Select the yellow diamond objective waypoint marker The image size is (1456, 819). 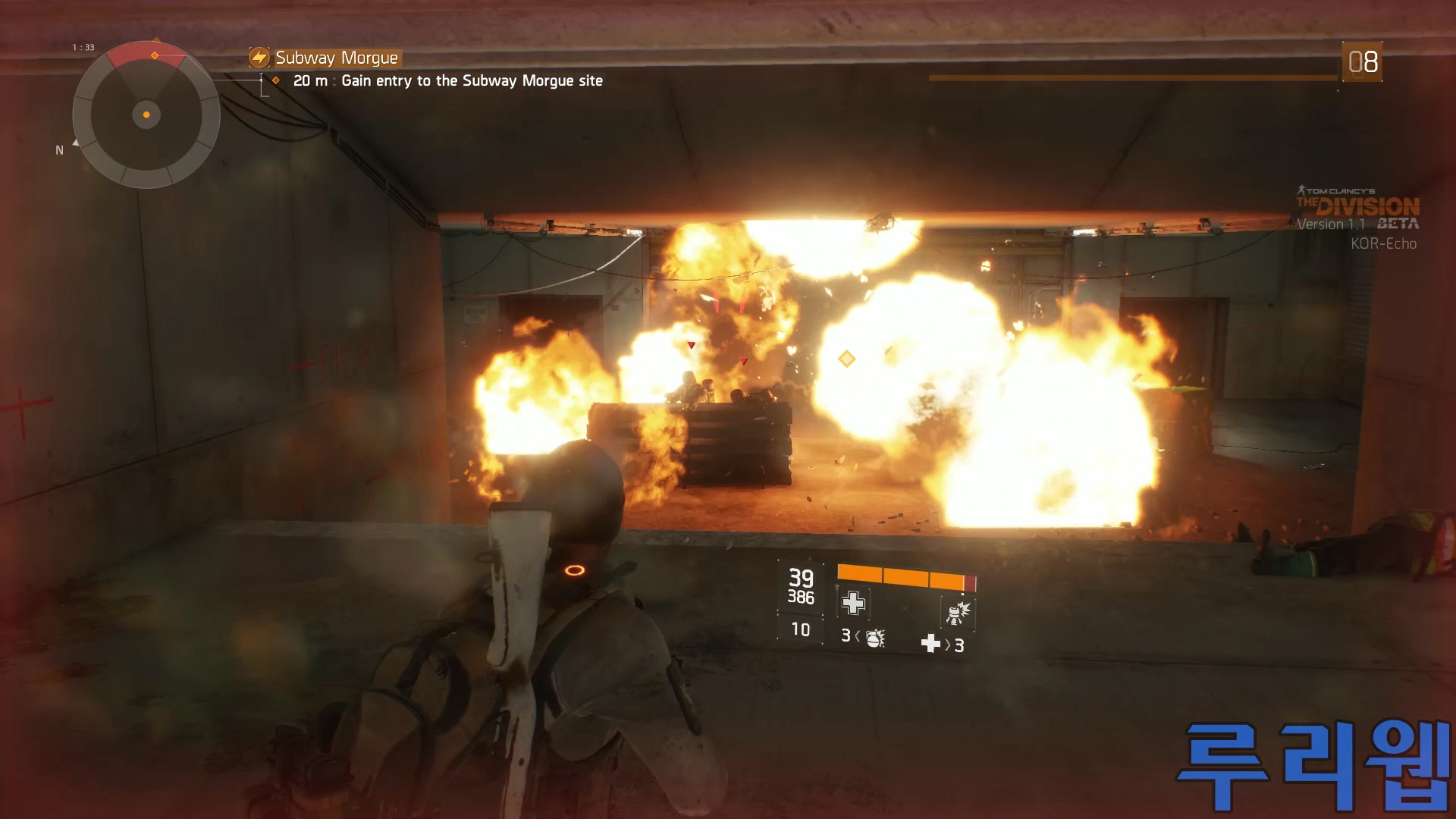coord(846,359)
